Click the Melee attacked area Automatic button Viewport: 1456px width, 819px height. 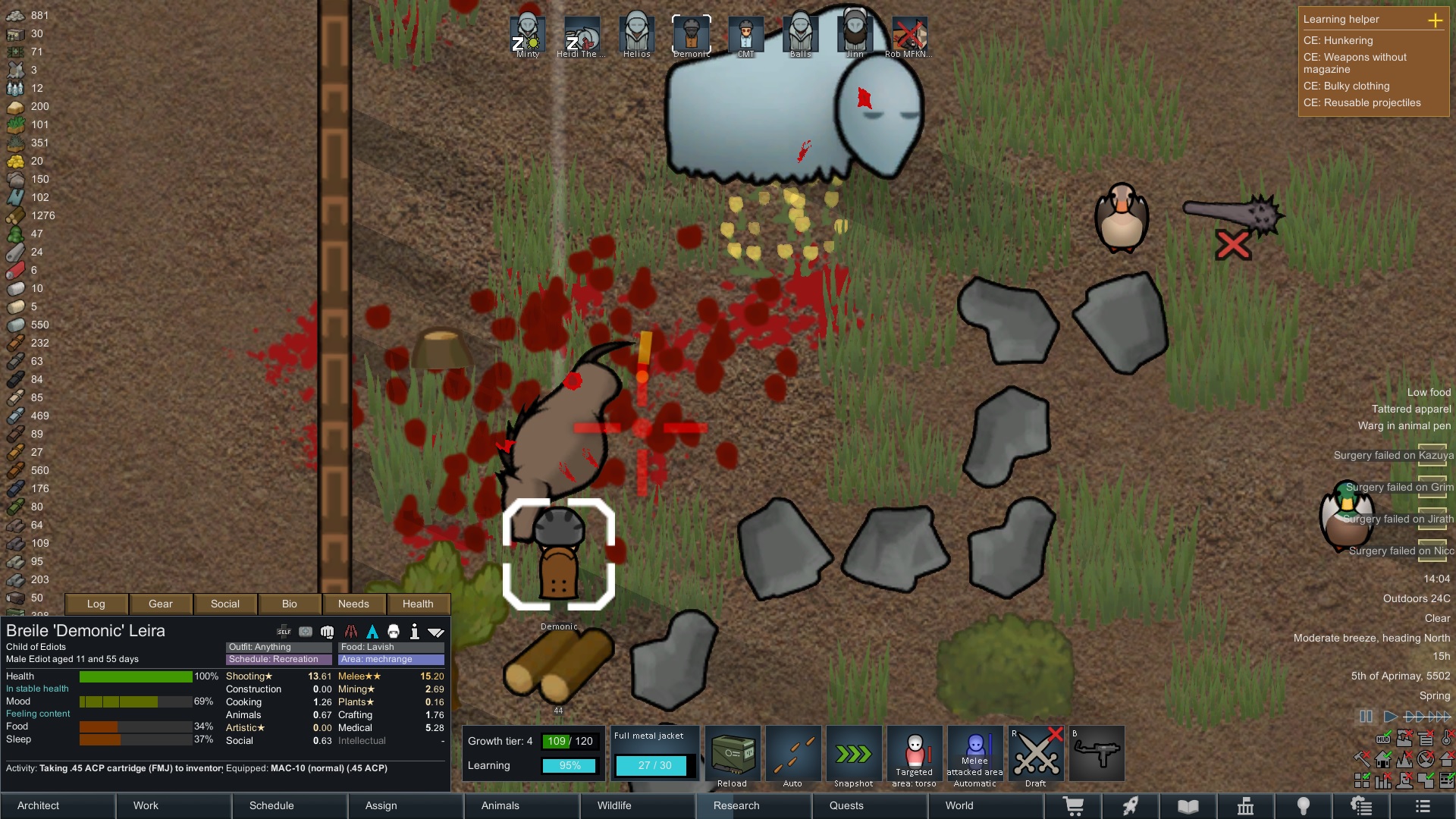(x=975, y=755)
